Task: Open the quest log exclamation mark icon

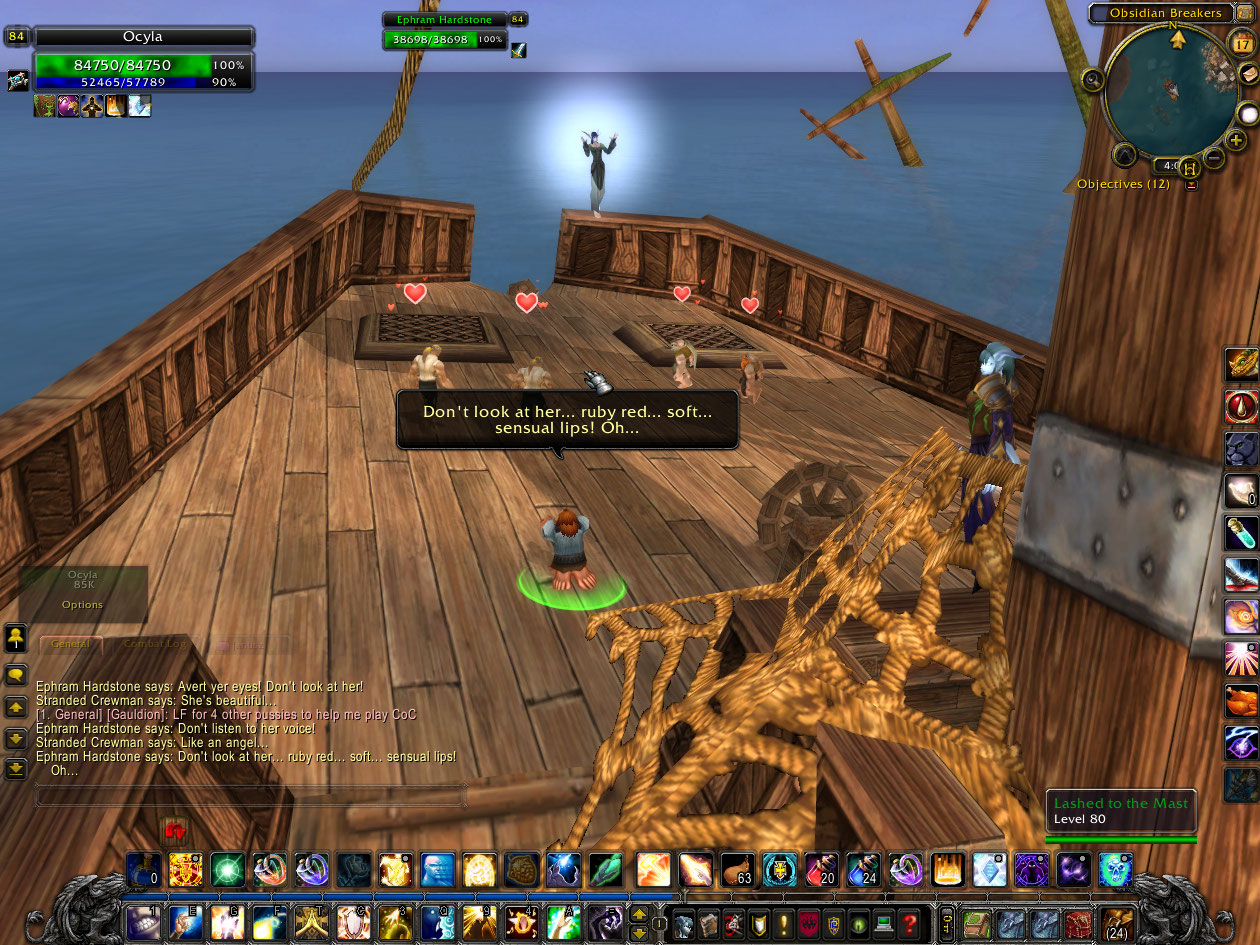Action: tap(786, 922)
